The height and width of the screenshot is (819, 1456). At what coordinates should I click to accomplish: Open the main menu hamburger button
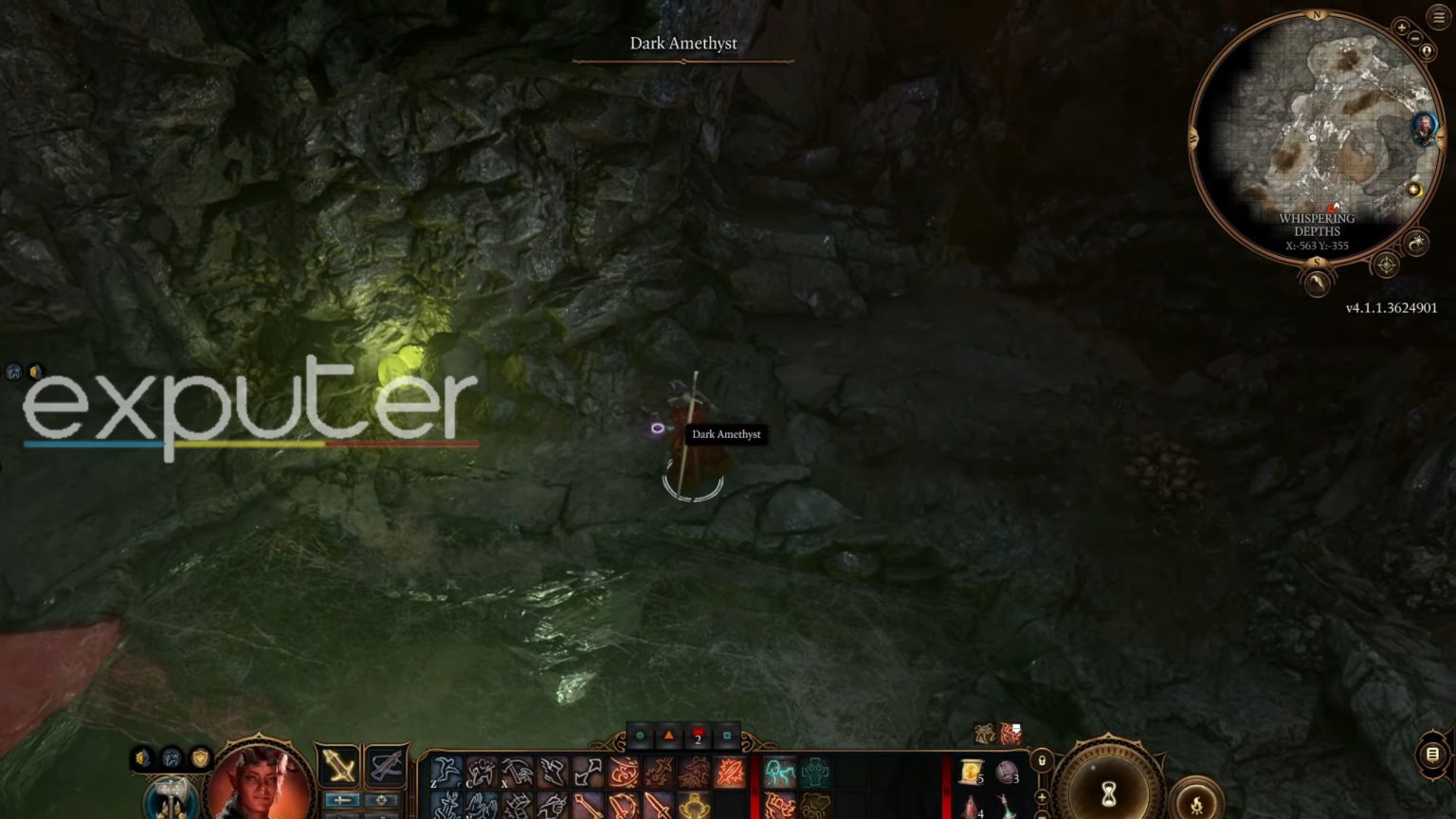(1438, 18)
